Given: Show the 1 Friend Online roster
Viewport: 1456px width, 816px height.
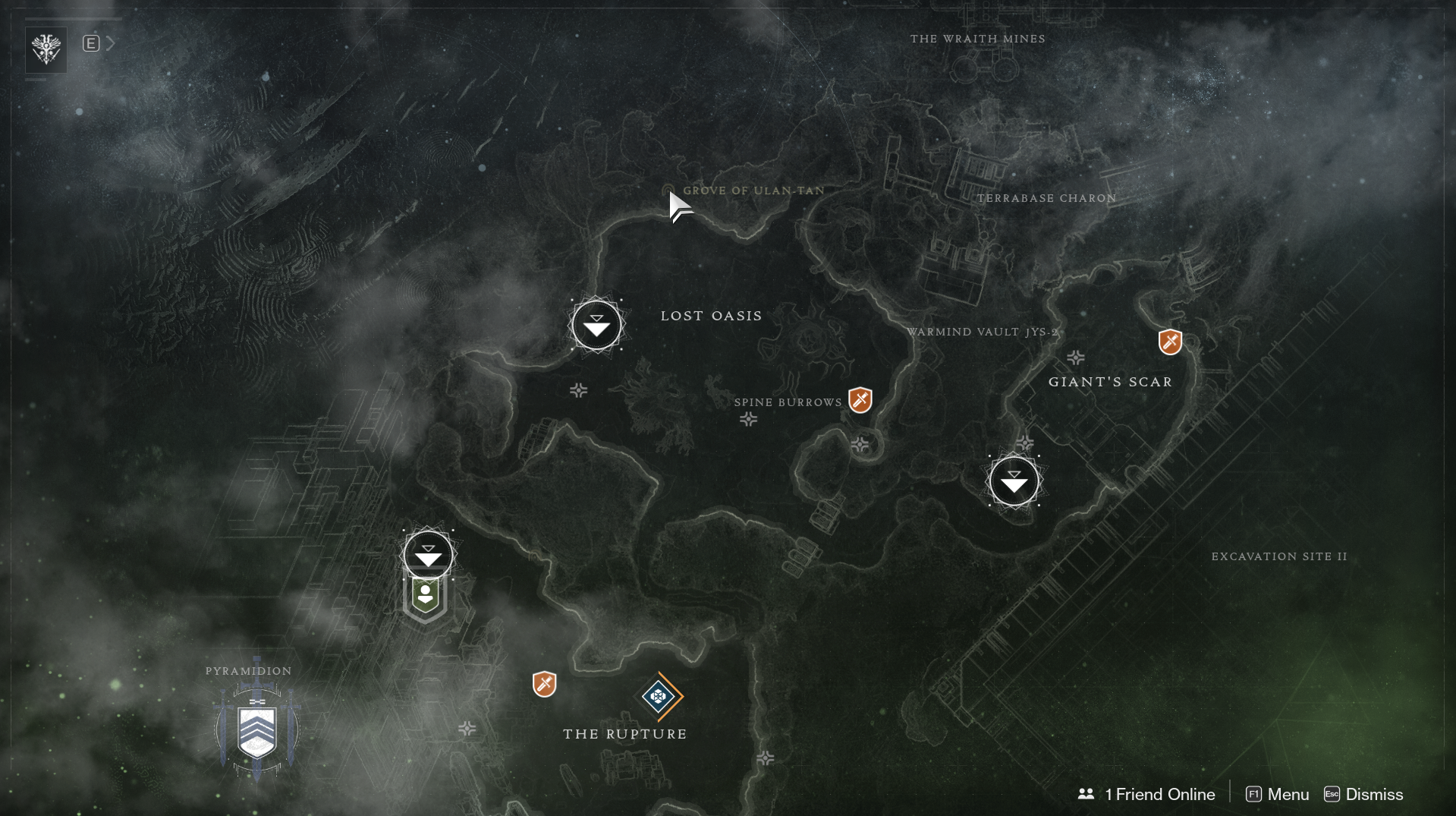Looking at the screenshot, I should 1146,794.
